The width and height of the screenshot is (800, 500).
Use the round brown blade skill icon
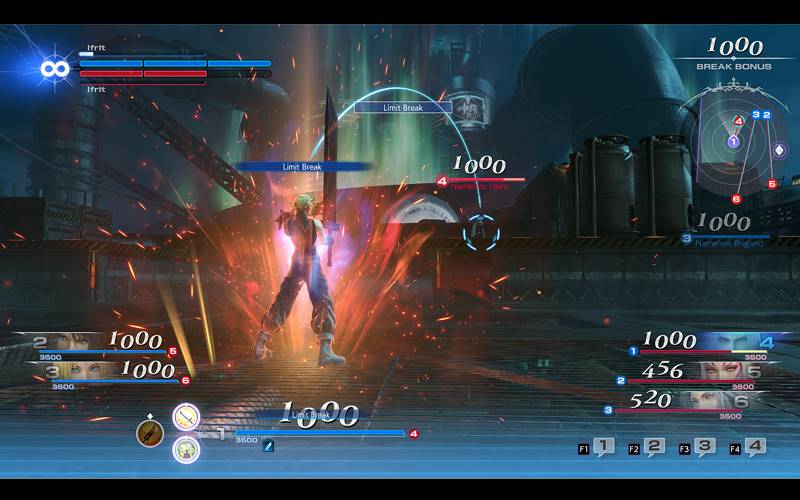tap(150, 433)
